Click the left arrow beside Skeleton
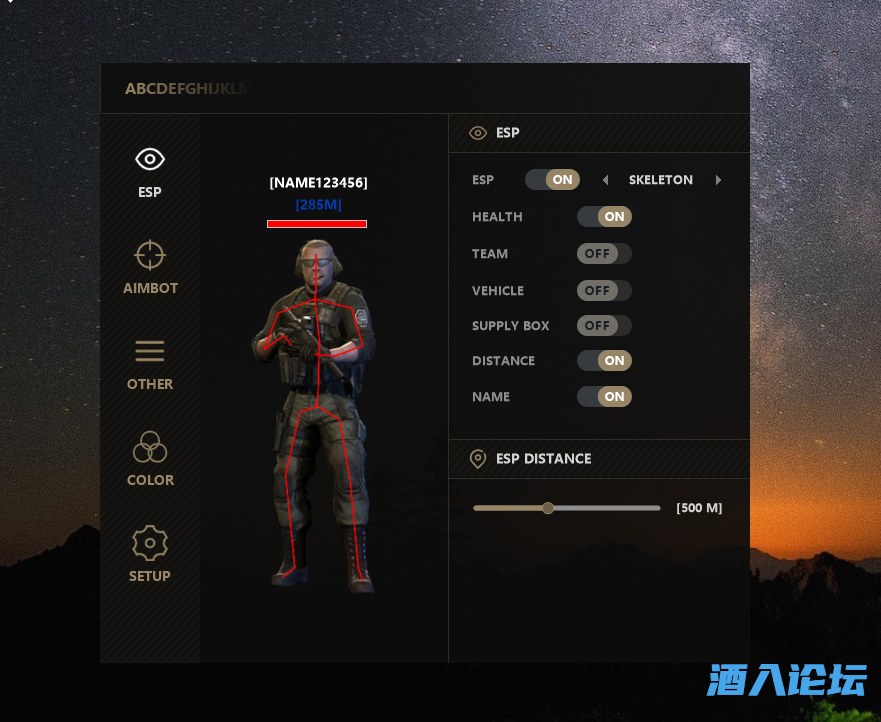The width and height of the screenshot is (881, 722). pos(605,181)
